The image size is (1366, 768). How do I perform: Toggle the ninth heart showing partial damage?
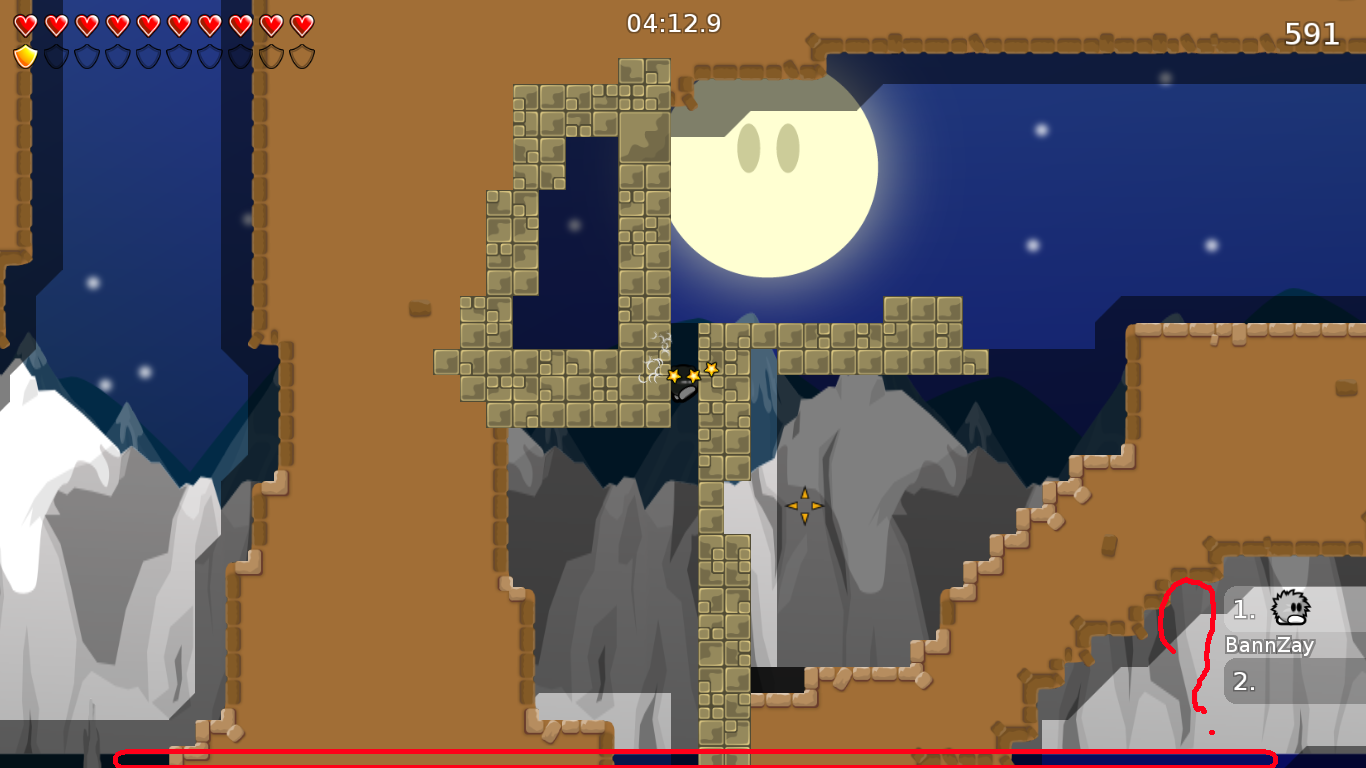coord(272,24)
